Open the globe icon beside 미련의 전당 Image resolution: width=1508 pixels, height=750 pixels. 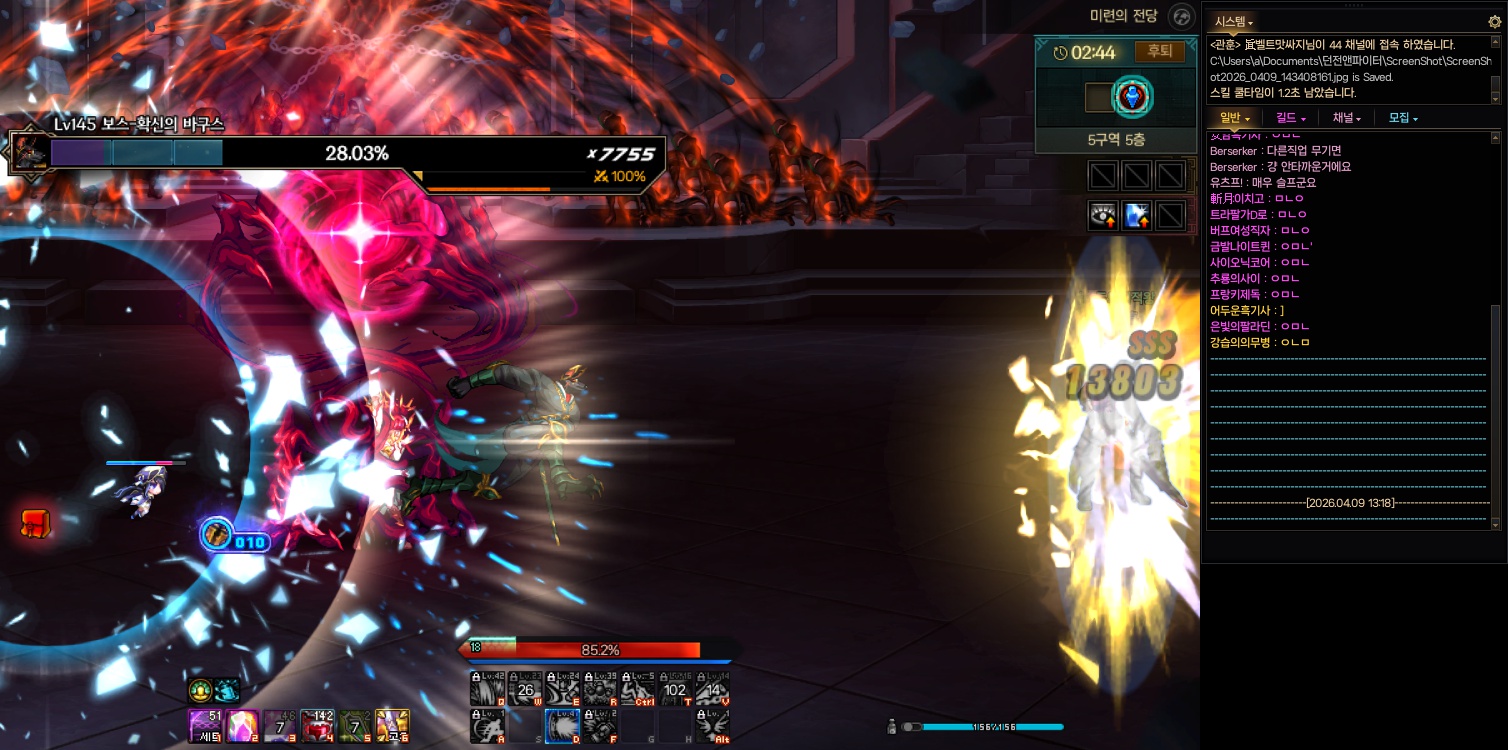coord(1182,16)
